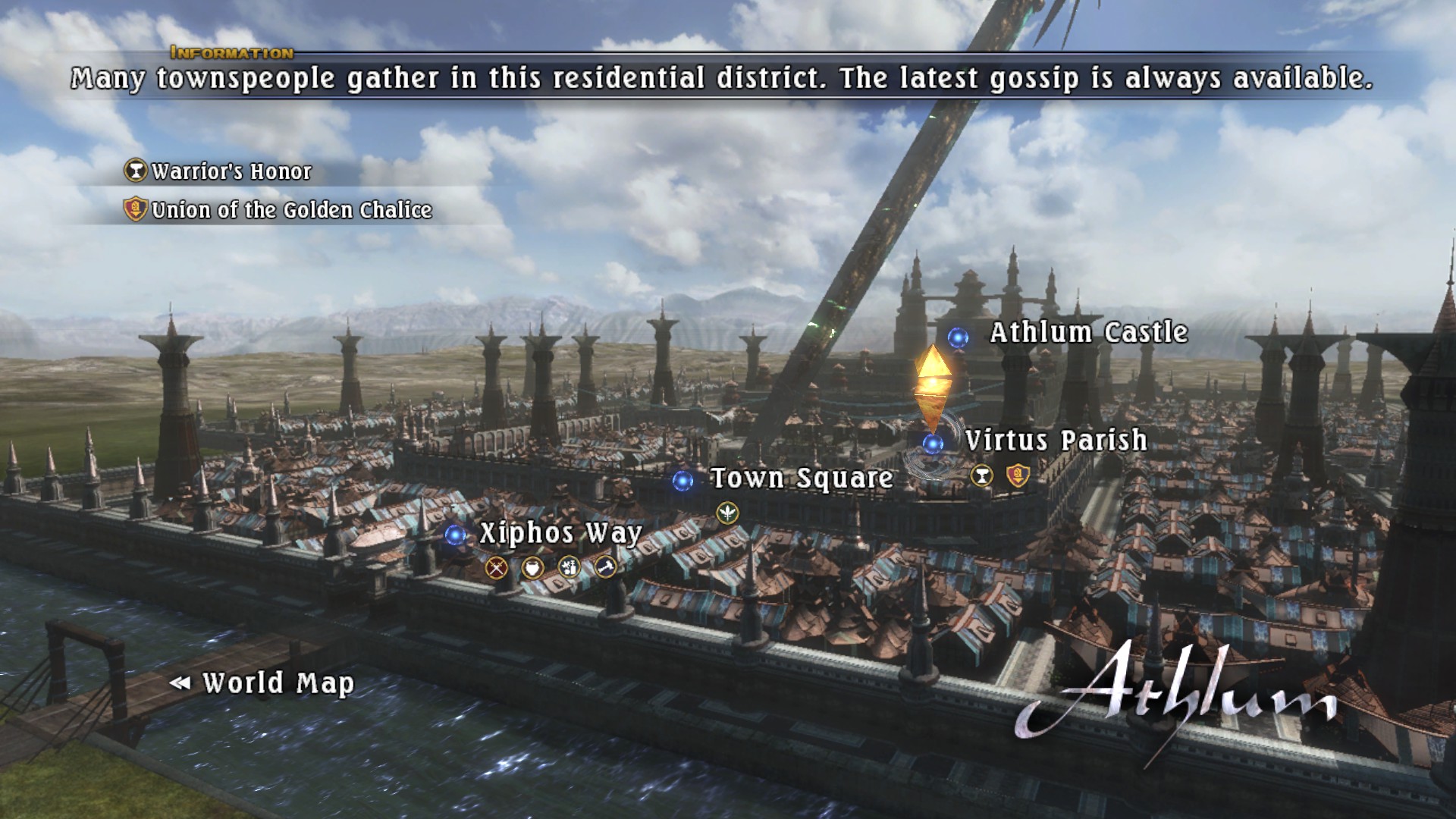The height and width of the screenshot is (819, 1456).
Task: Click the pouch shop icon under Xiphos Way
Action: pos(532,567)
